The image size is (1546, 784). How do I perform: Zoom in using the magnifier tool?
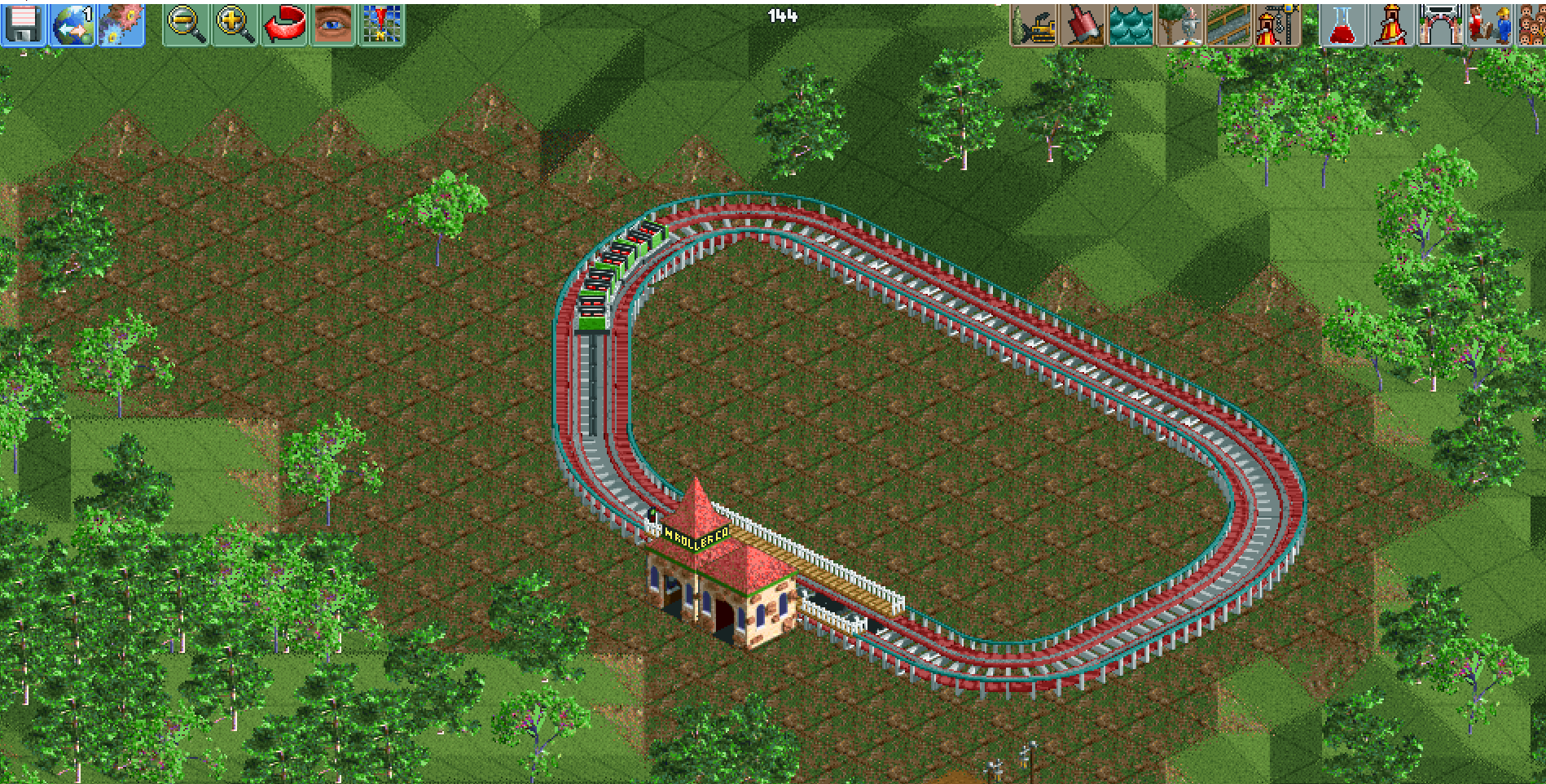coord(233,24)
